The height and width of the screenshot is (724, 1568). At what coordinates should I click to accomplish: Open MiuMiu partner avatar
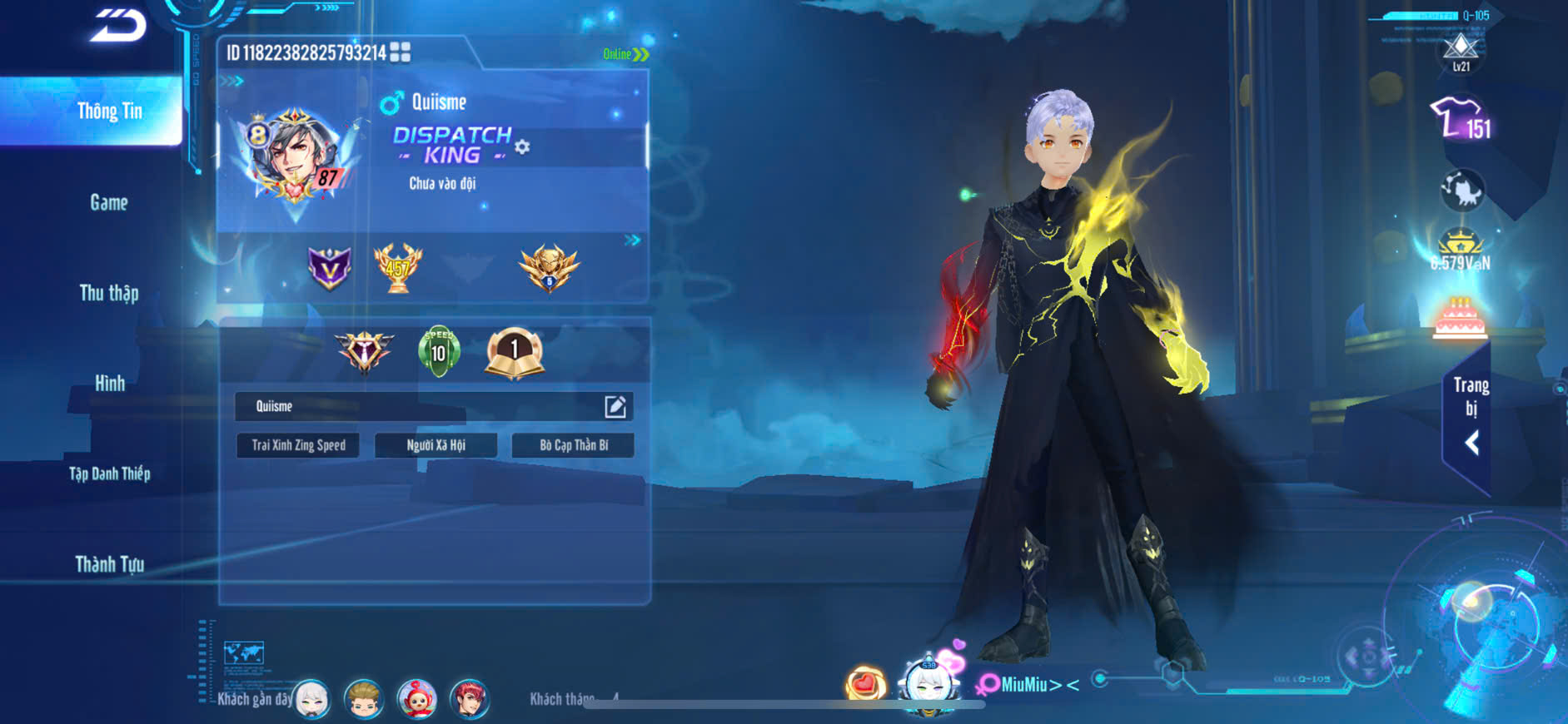(928, 685)
